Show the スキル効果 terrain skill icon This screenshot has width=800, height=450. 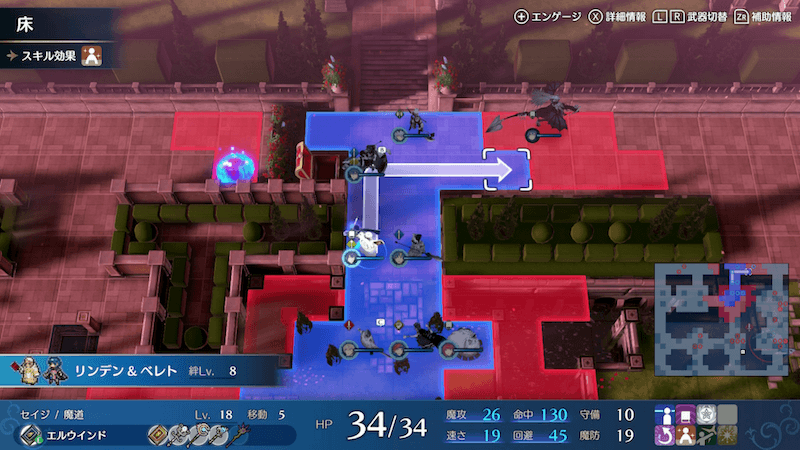click(90, 56)
